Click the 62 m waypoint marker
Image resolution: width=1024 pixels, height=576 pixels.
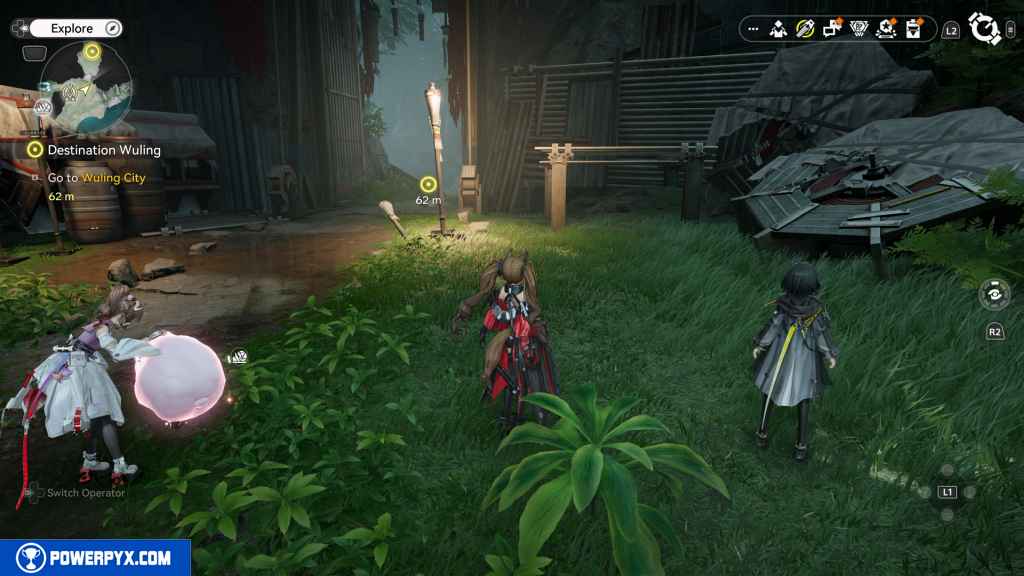tap(428, 184)
